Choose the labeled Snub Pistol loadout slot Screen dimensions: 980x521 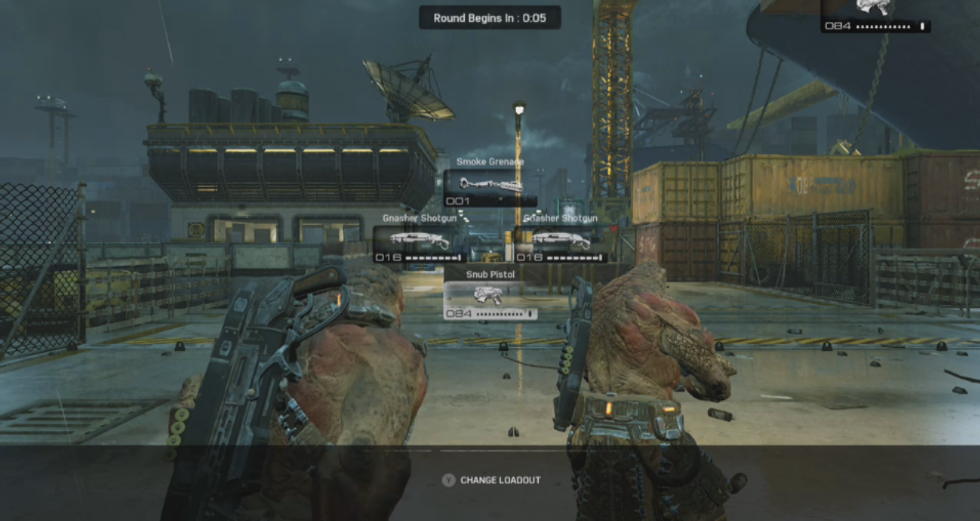[490, 298]
